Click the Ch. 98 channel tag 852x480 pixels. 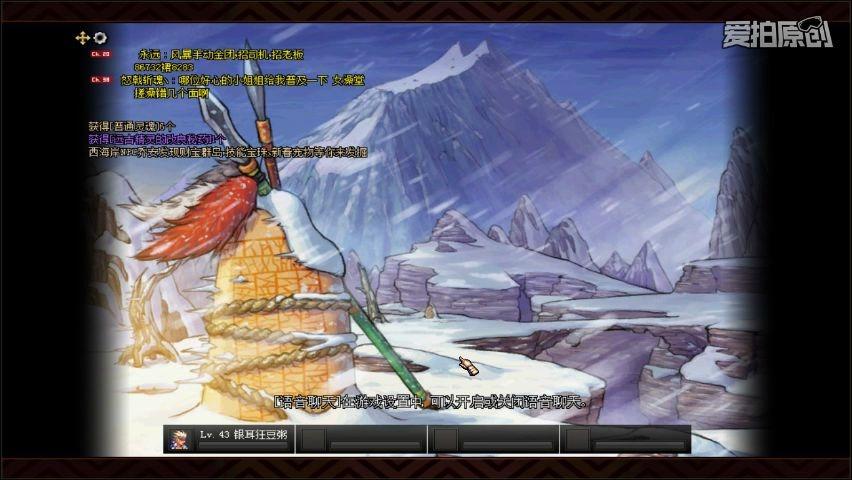101,79
